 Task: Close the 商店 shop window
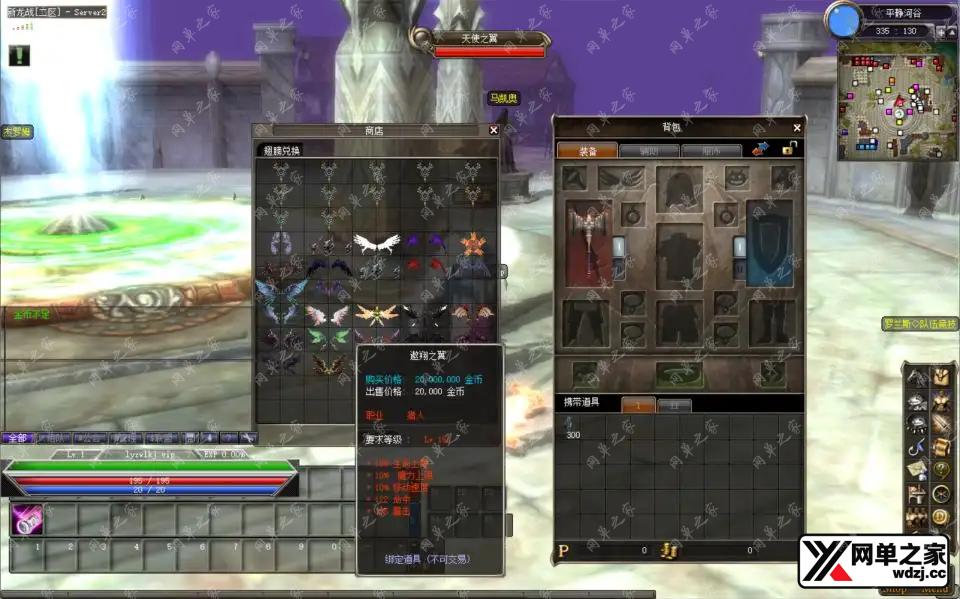pos(493,130)
